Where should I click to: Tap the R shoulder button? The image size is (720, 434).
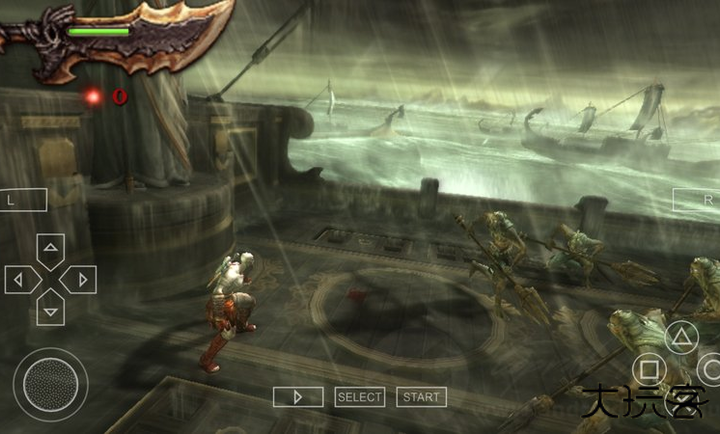[x=697, y=199]
